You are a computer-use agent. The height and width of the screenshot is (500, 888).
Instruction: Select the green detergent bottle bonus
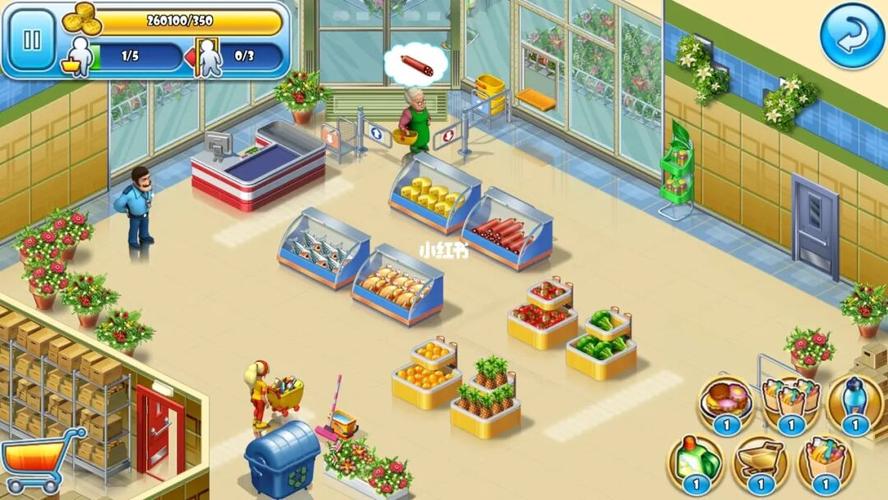coord(695,462)
